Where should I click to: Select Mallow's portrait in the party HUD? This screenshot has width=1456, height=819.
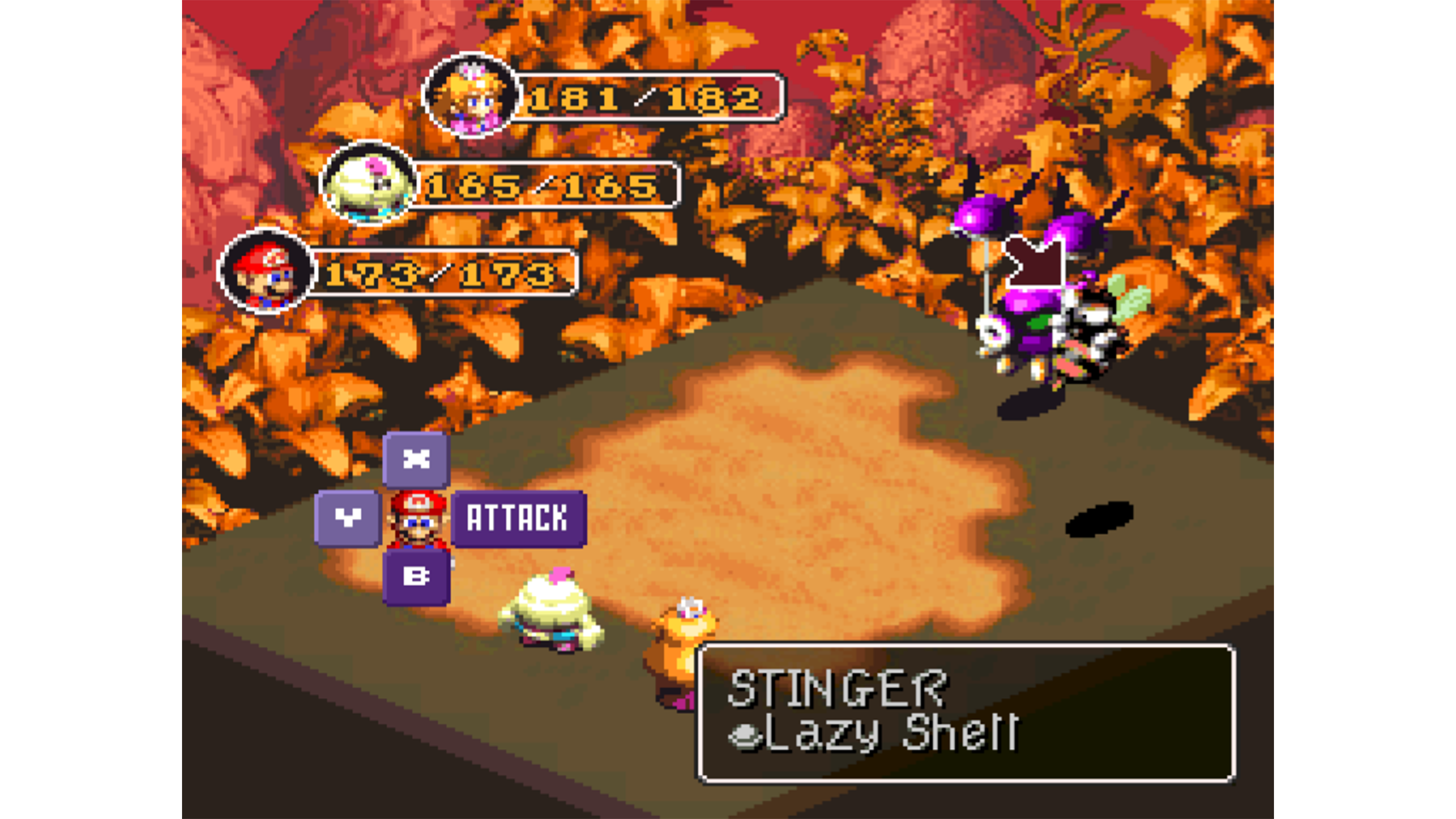pos(368,183)
